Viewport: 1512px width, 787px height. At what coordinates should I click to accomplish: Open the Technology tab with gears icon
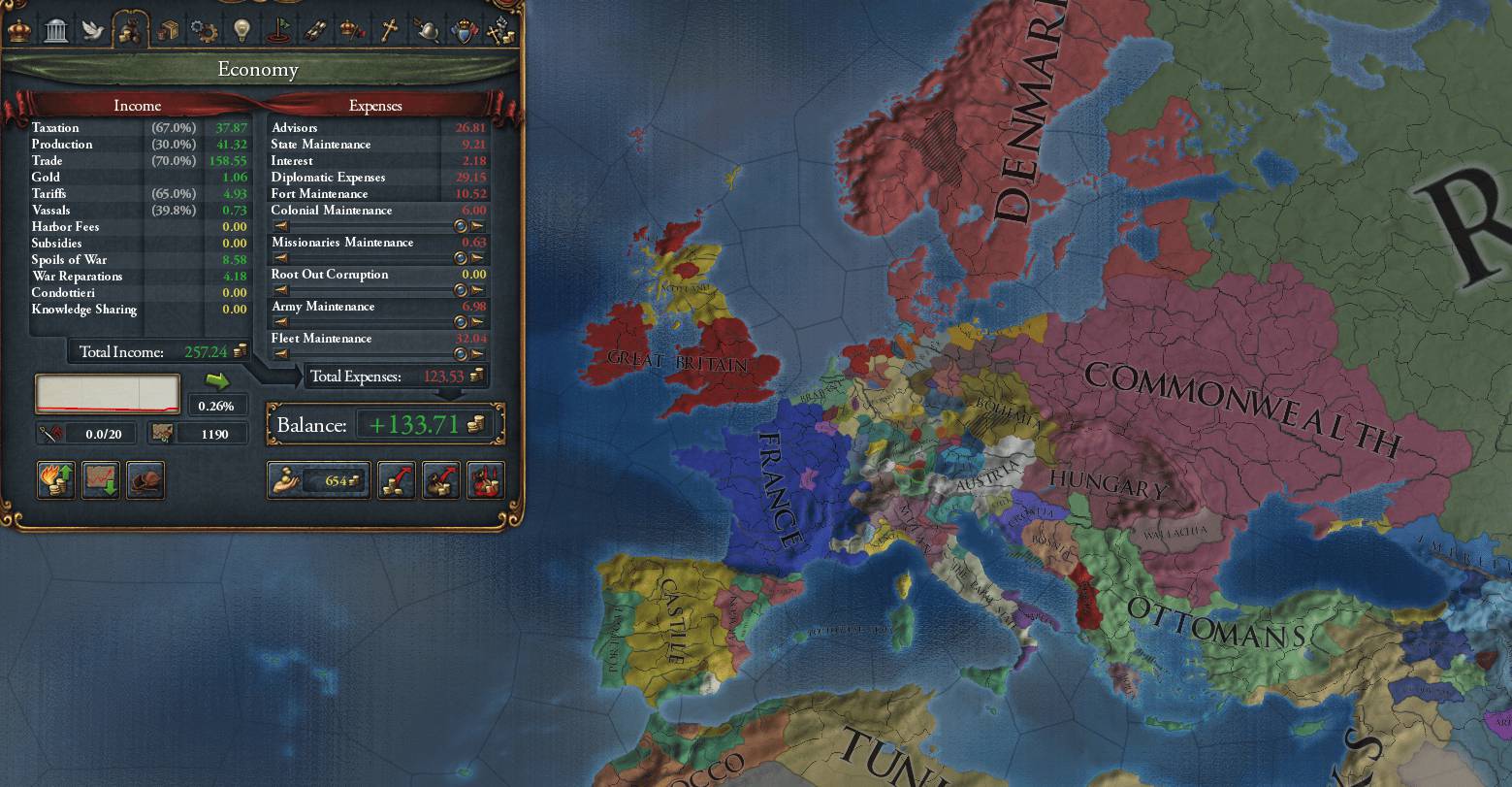pos(205,30)
